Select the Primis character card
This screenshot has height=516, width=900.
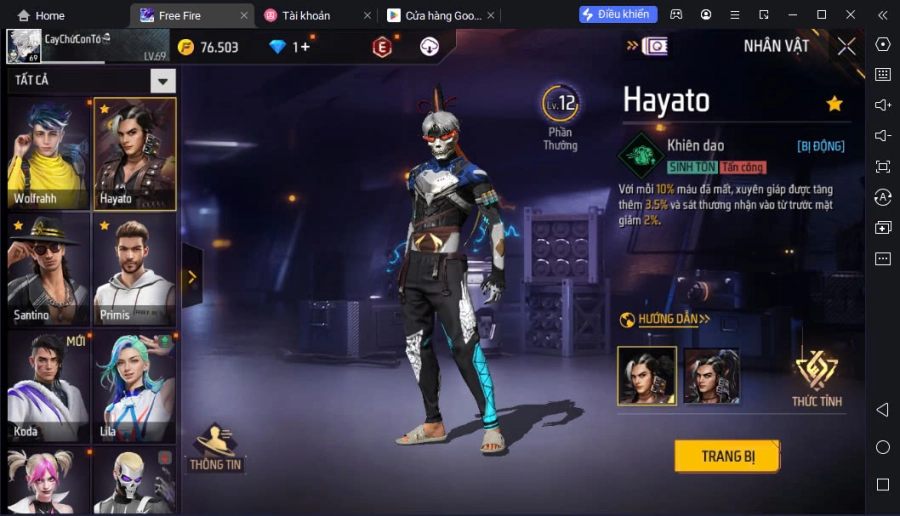point(135,270)
